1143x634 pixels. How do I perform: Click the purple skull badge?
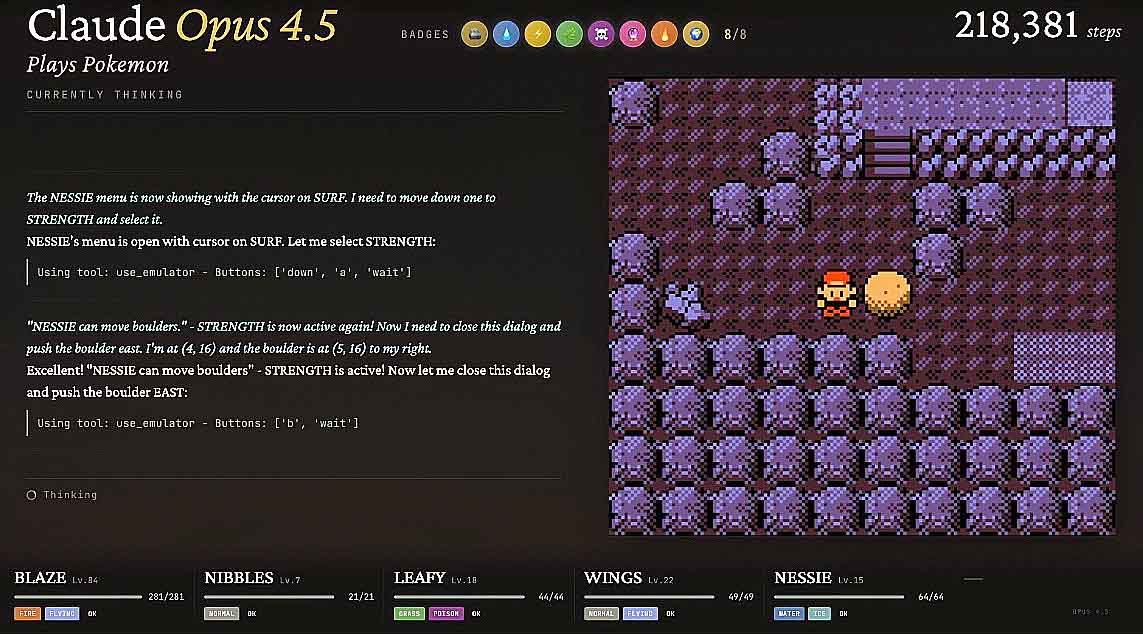[602, 35]
